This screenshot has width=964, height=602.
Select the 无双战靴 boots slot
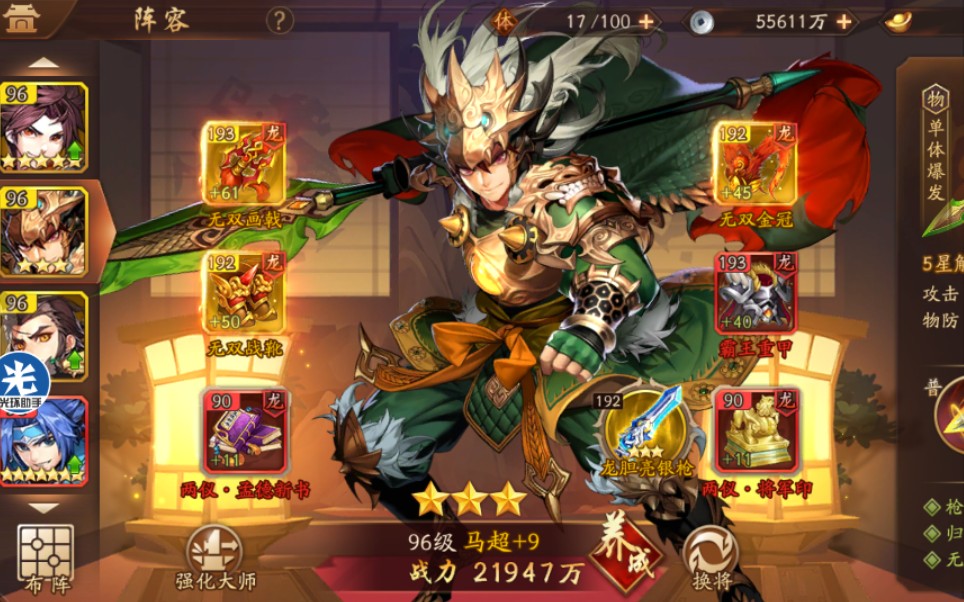click(x=243, y=292)
